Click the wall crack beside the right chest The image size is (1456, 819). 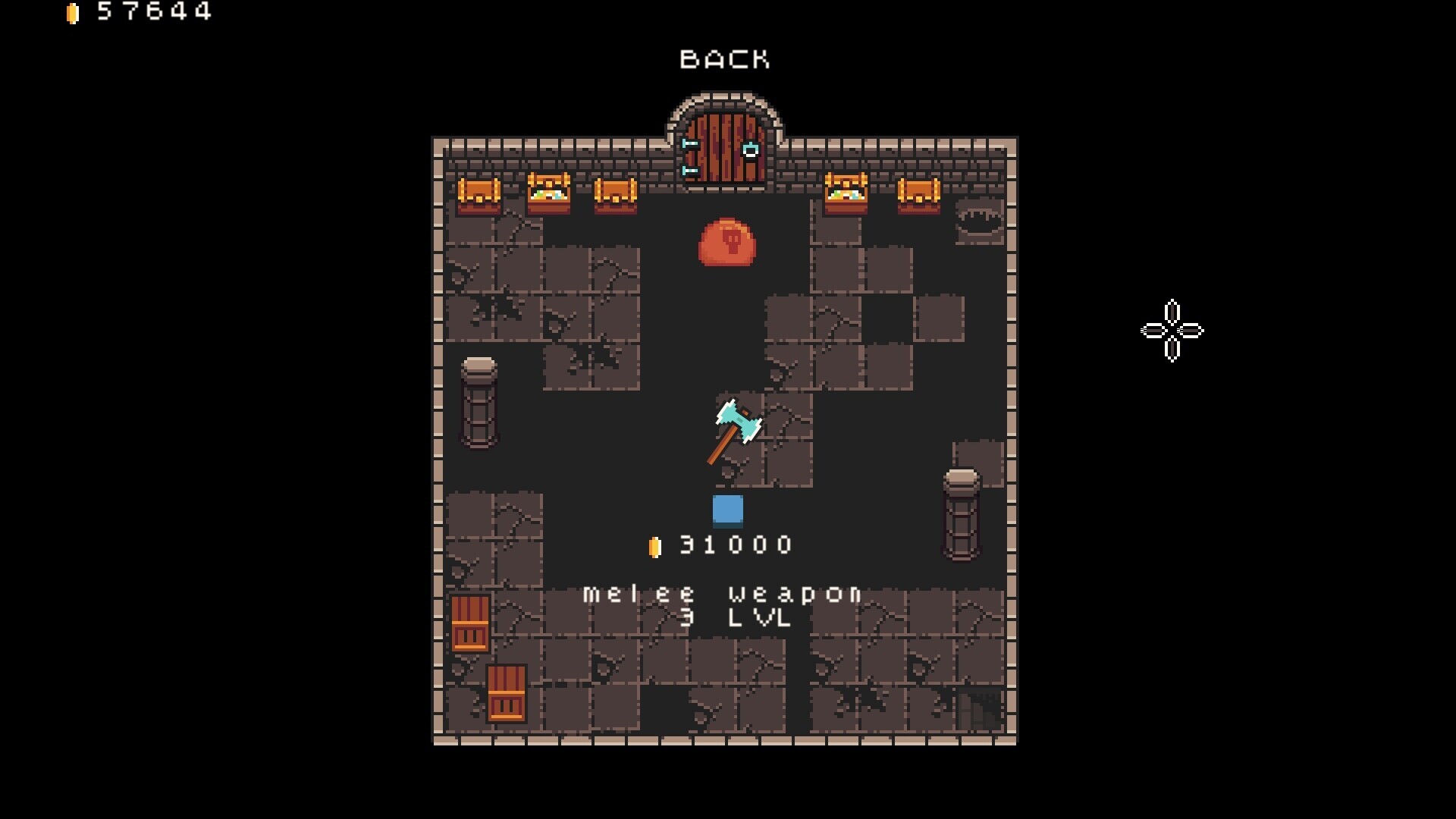click(978, 218)
